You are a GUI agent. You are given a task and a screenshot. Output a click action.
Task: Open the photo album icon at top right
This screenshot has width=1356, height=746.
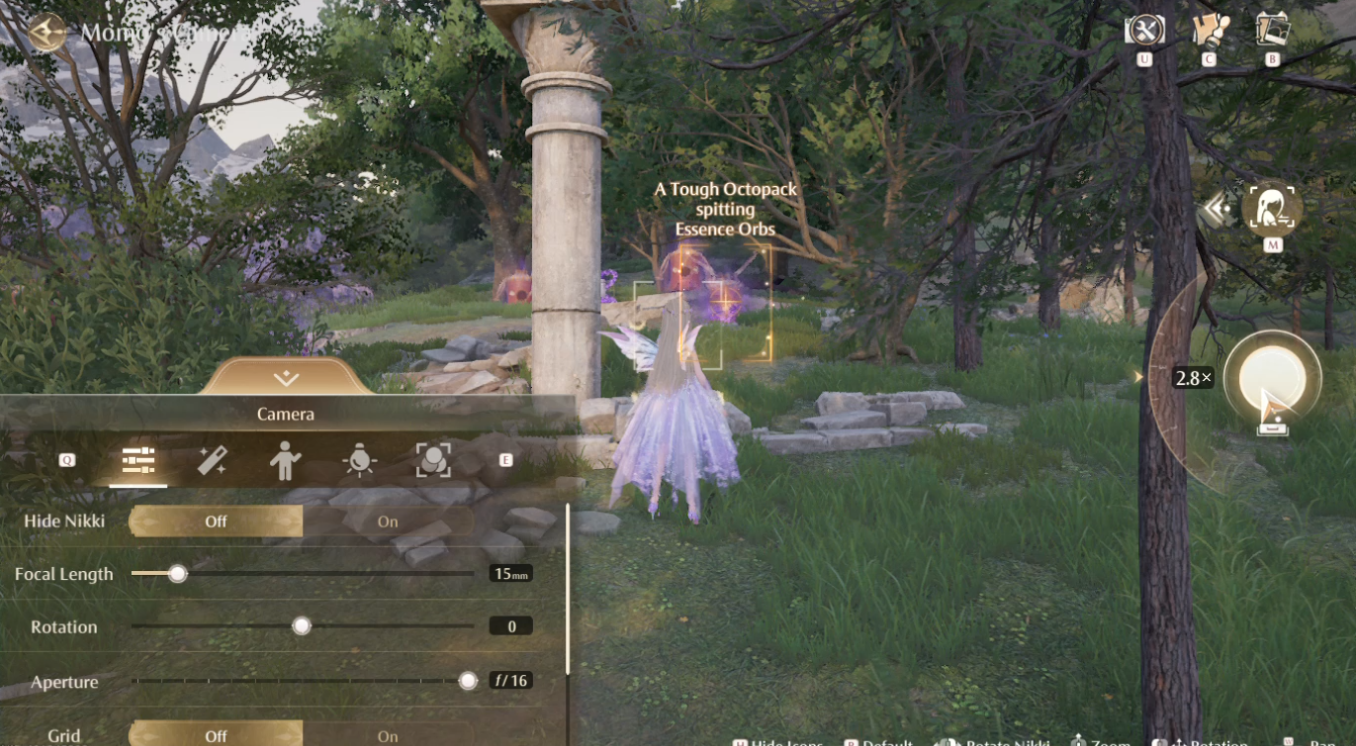point(1271,30)
